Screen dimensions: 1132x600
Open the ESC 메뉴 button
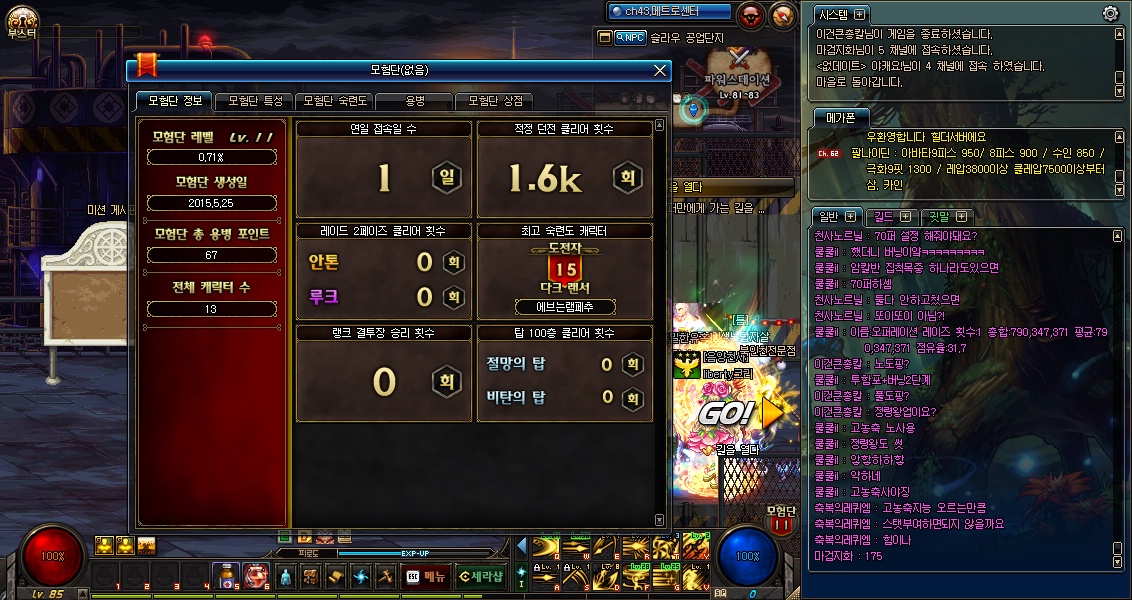point(427,576)
